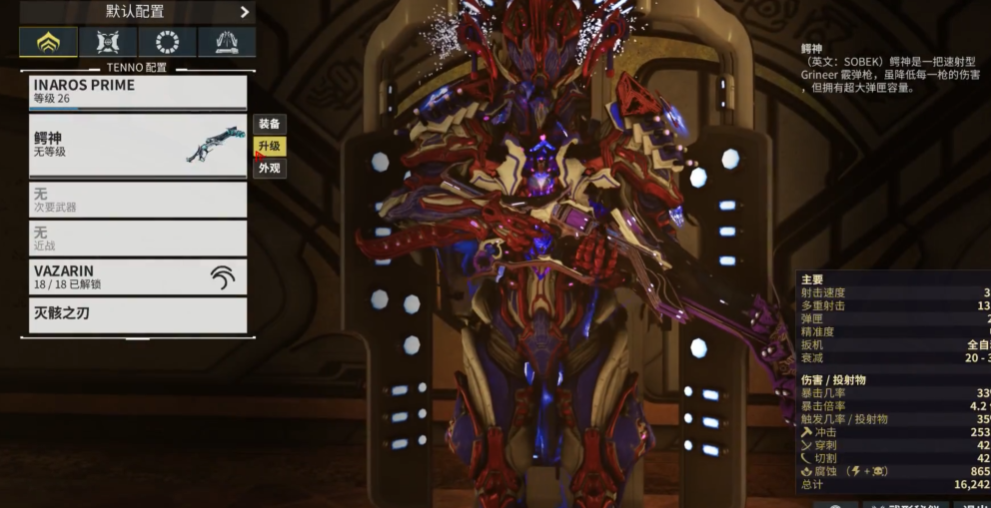Viewport: 991px width, 508px height.
Task: Choose the empty 次要武器 secondary weapon slot
Action: [138, 200]
